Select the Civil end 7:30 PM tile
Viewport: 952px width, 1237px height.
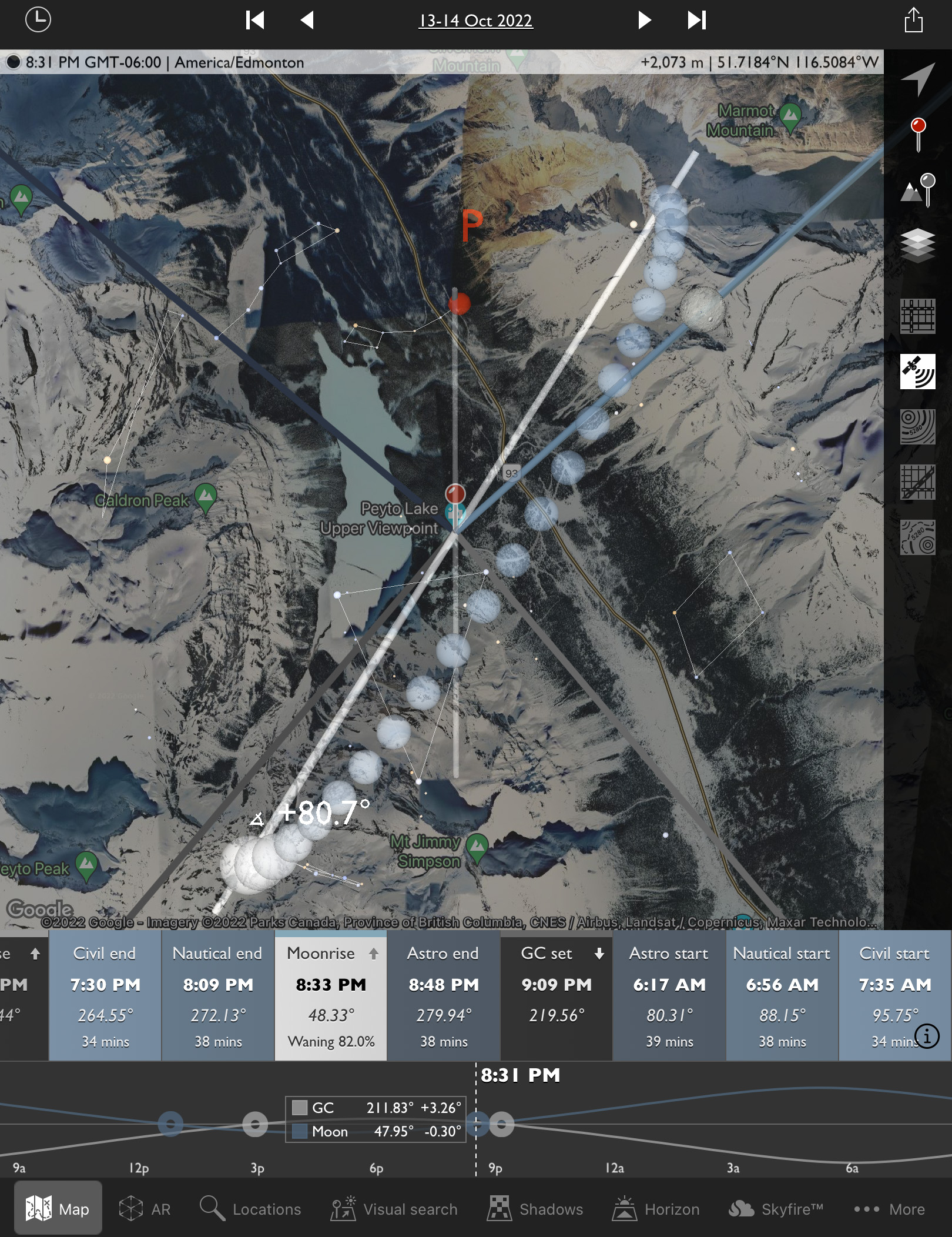coord(105,996)
